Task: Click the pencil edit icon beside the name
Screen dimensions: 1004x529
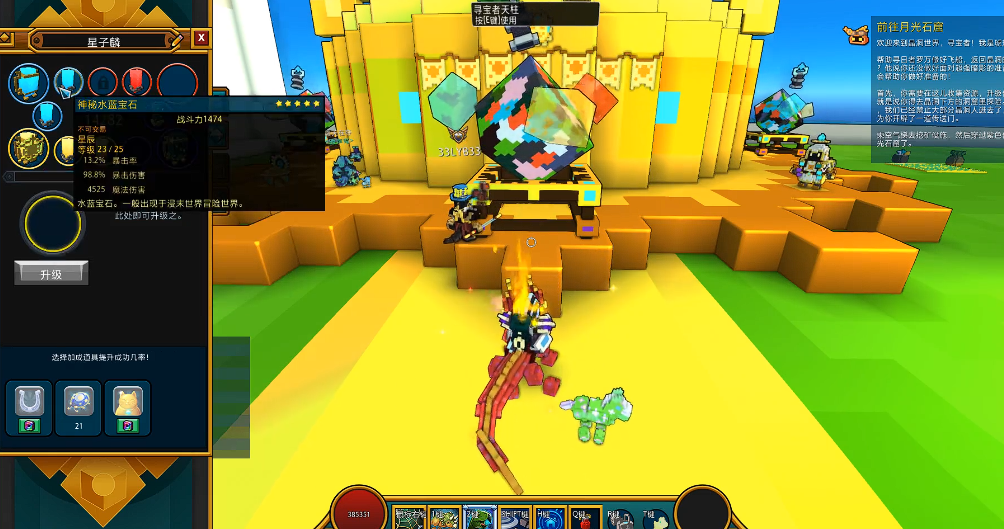Action: point(175,40)
